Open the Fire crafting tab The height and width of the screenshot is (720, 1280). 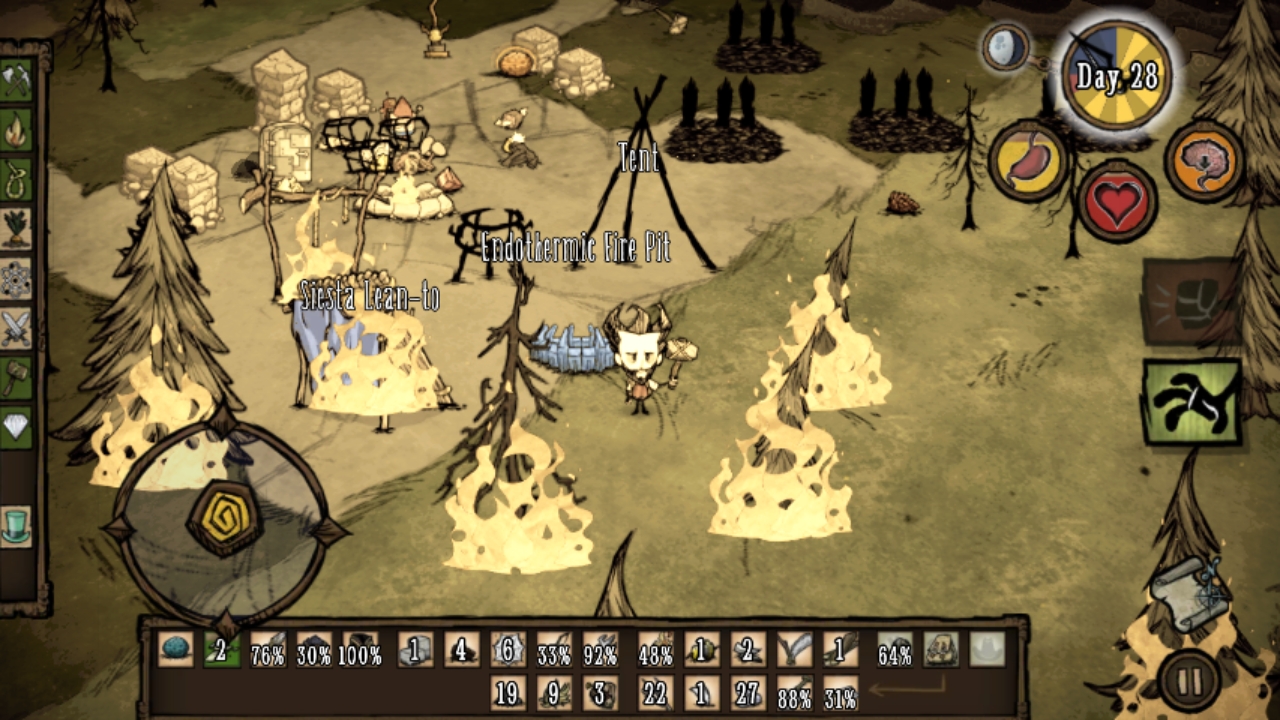(17, 130)
